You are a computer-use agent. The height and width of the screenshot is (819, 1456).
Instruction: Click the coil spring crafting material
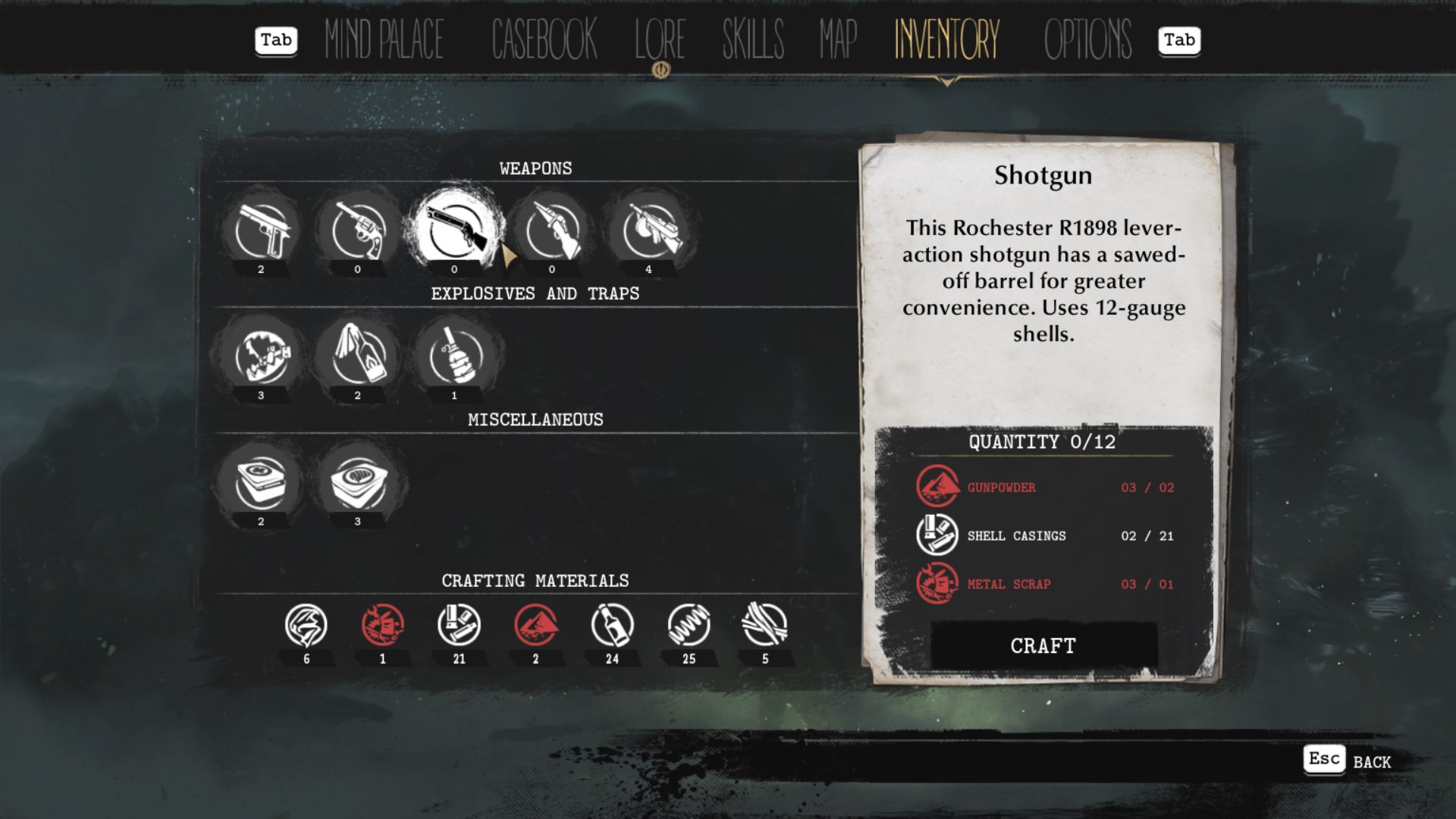coord(689,626)
